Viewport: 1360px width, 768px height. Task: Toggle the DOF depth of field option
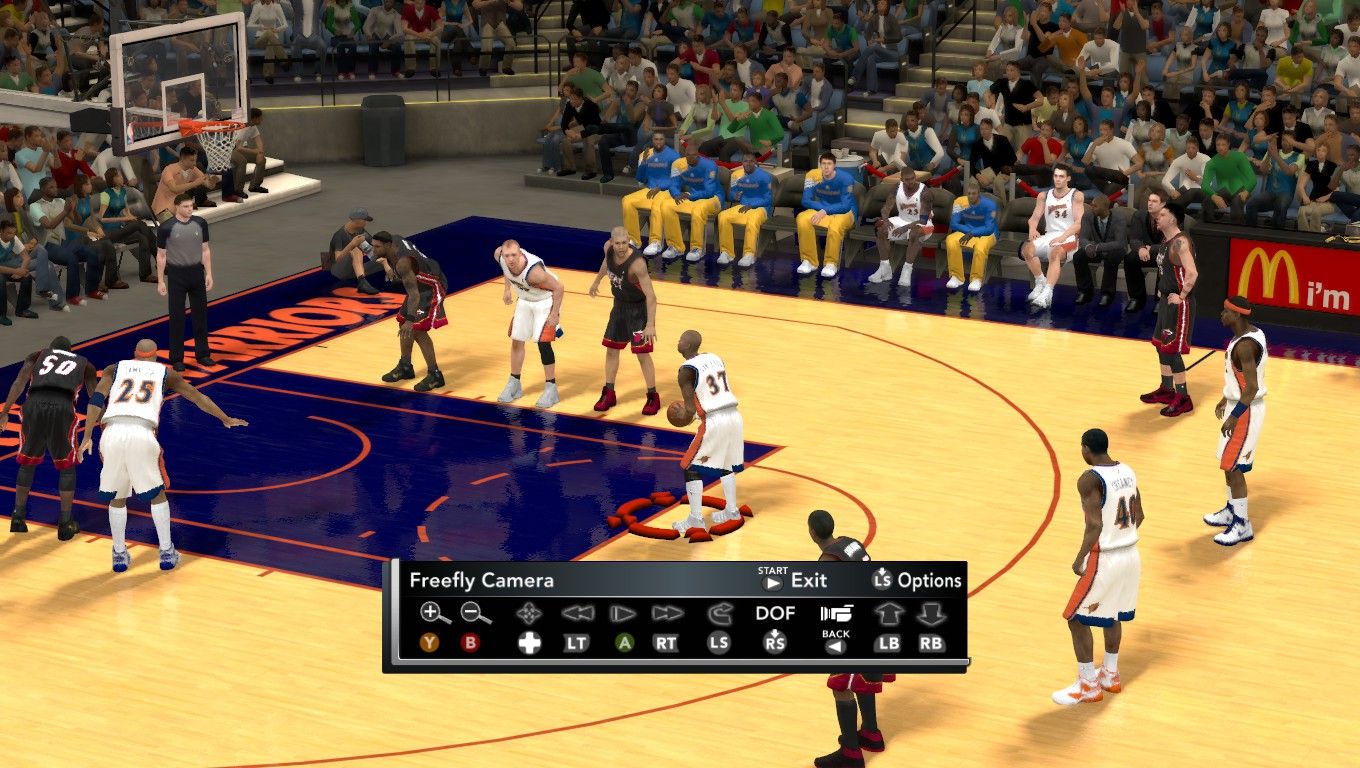pos(775,613)
